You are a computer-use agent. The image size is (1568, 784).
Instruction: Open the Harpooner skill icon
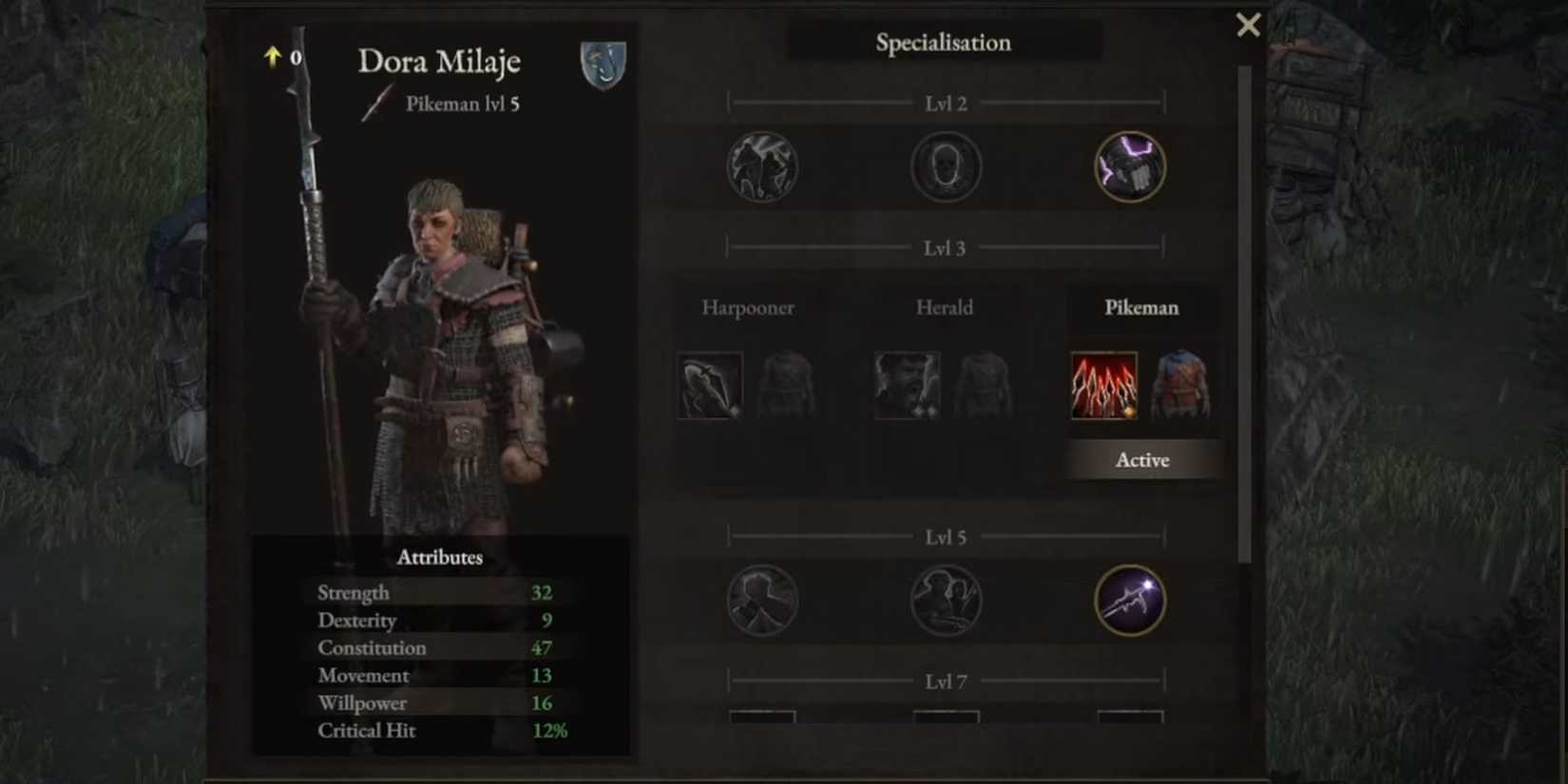pyautogui.click(x=710, y=384)
